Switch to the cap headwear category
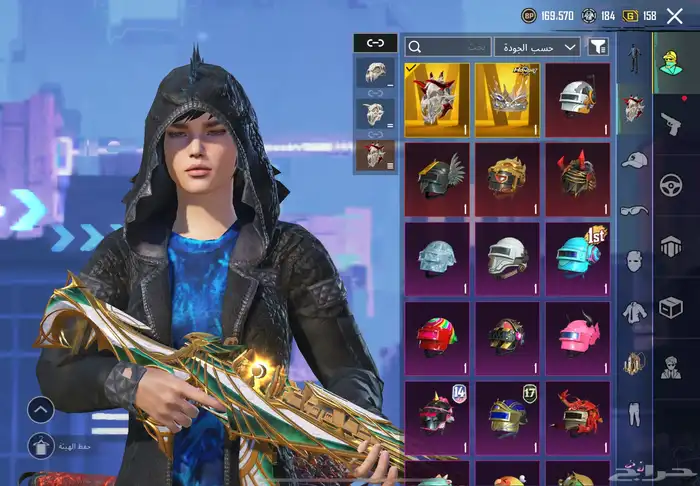The height and width of the screenshot is (486, 700). pos(634,160)
